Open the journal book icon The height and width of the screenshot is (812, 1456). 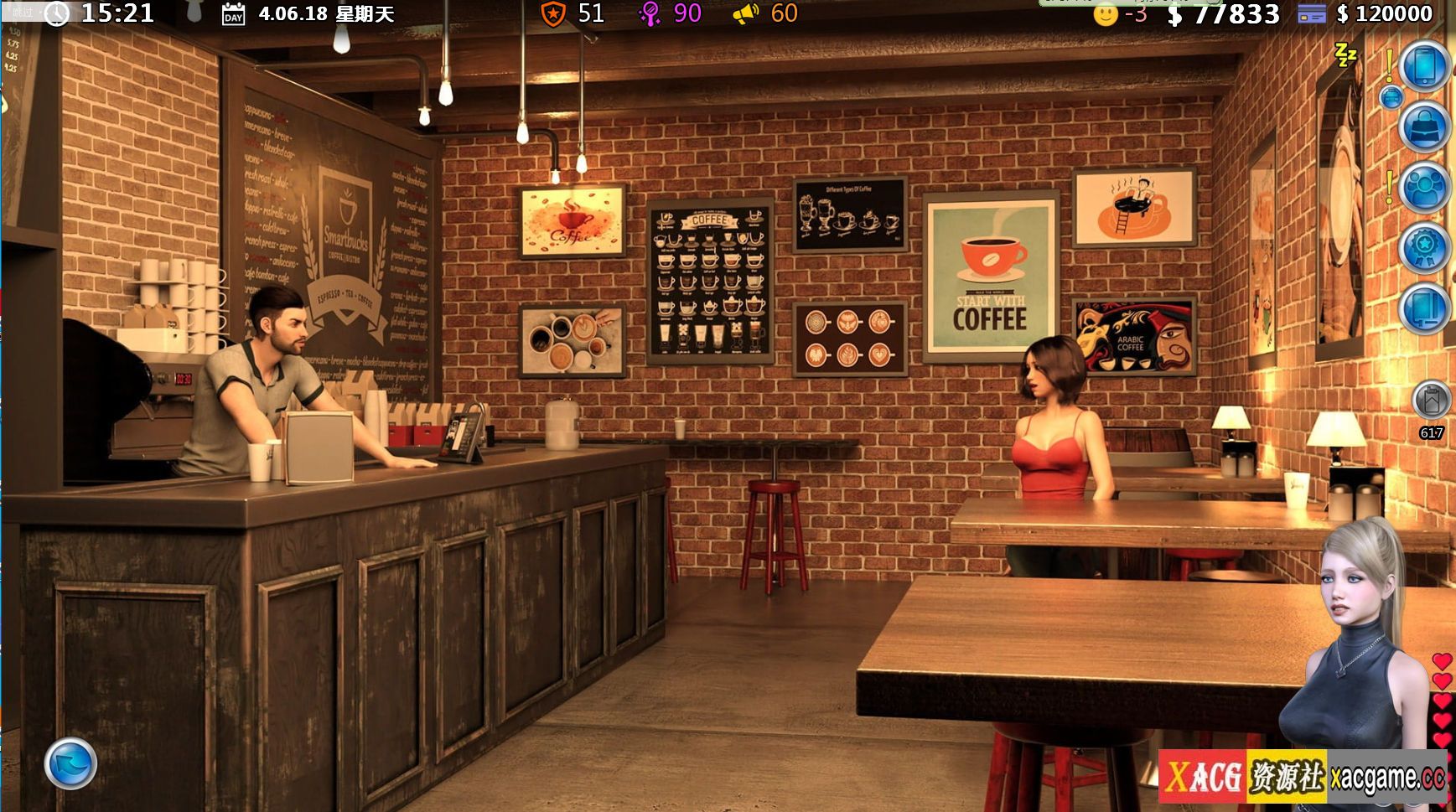(1425, 308)
